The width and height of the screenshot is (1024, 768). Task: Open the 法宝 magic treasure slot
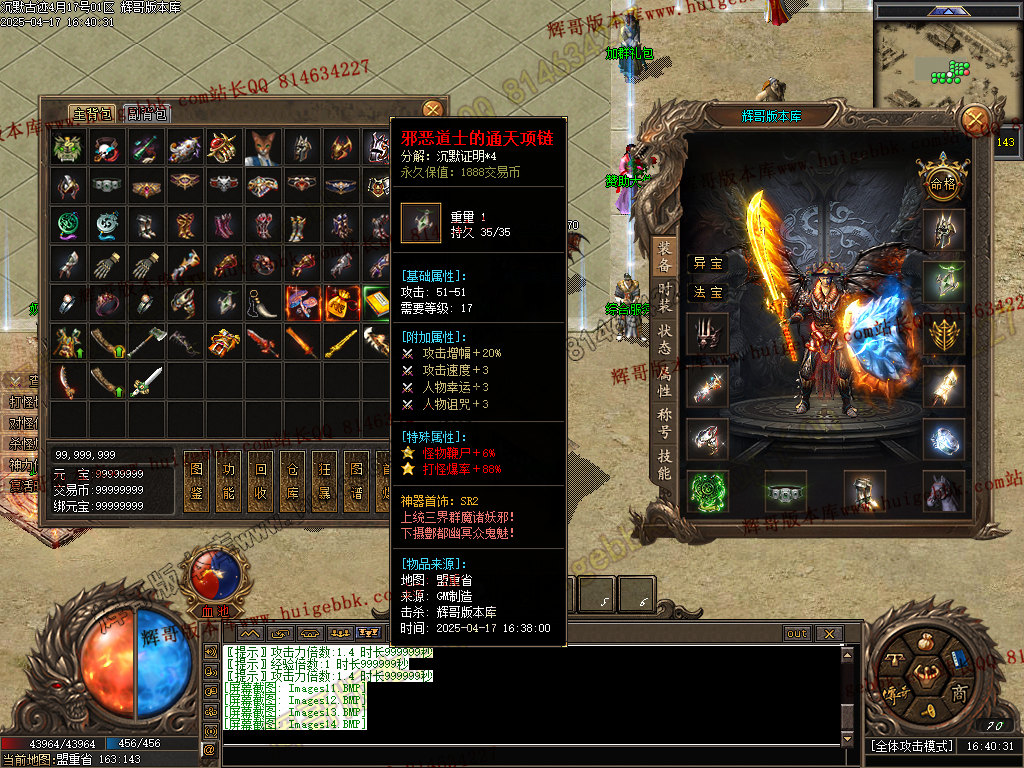coord(708,292)
